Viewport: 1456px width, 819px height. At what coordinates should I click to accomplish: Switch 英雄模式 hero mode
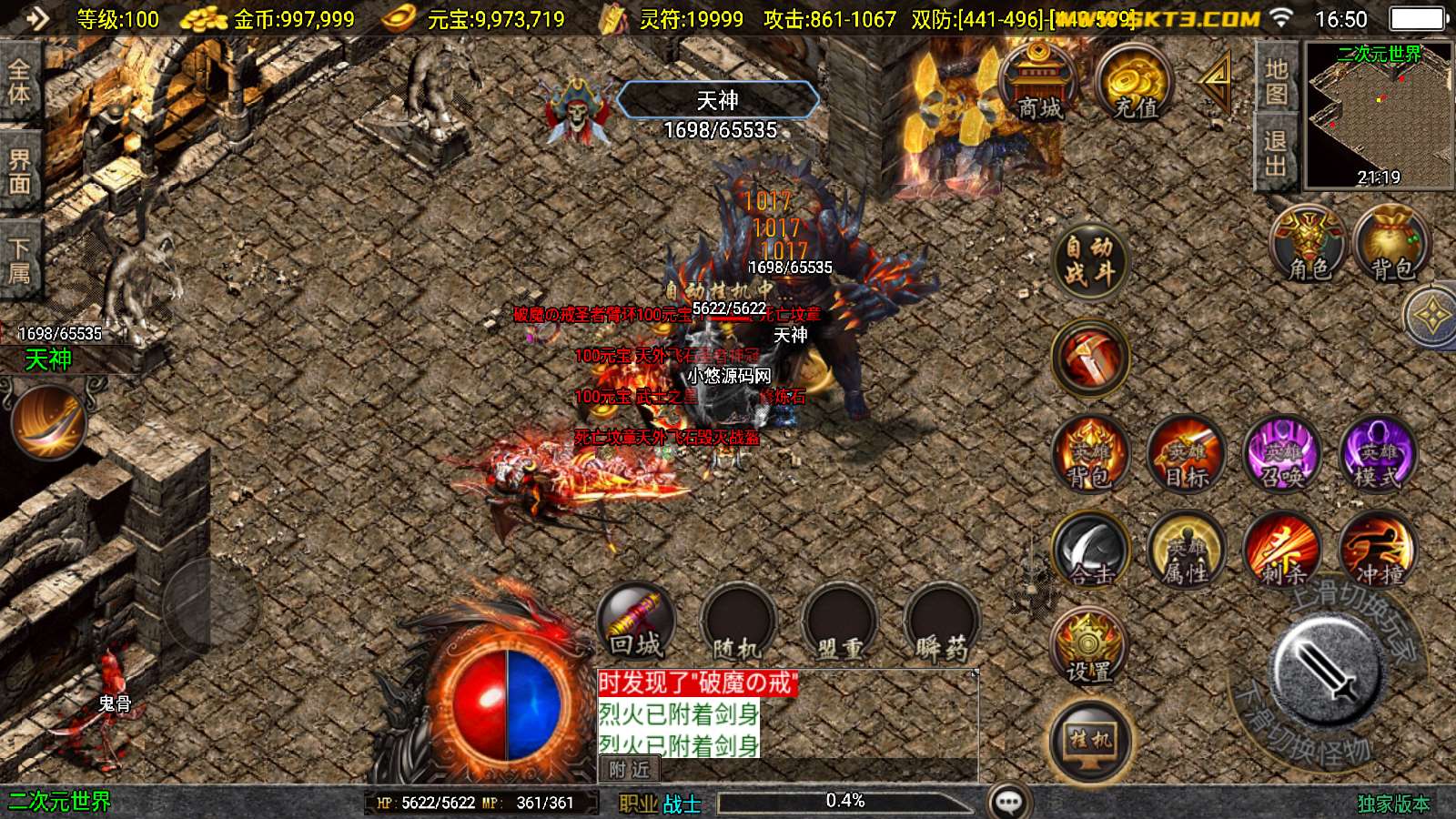click(x=1378, y=455)
